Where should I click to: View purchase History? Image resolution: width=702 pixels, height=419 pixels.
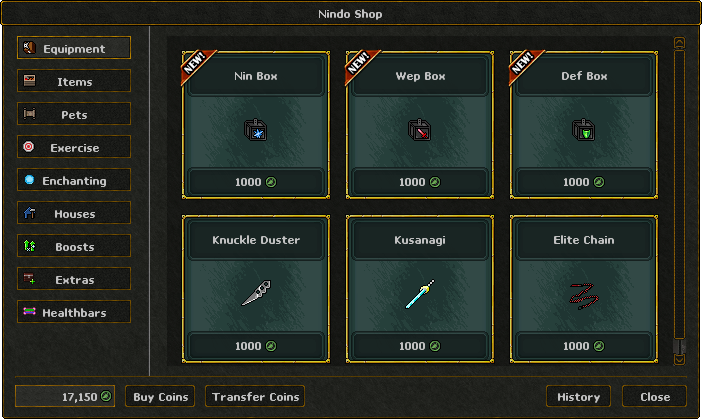tap(578, 397)
